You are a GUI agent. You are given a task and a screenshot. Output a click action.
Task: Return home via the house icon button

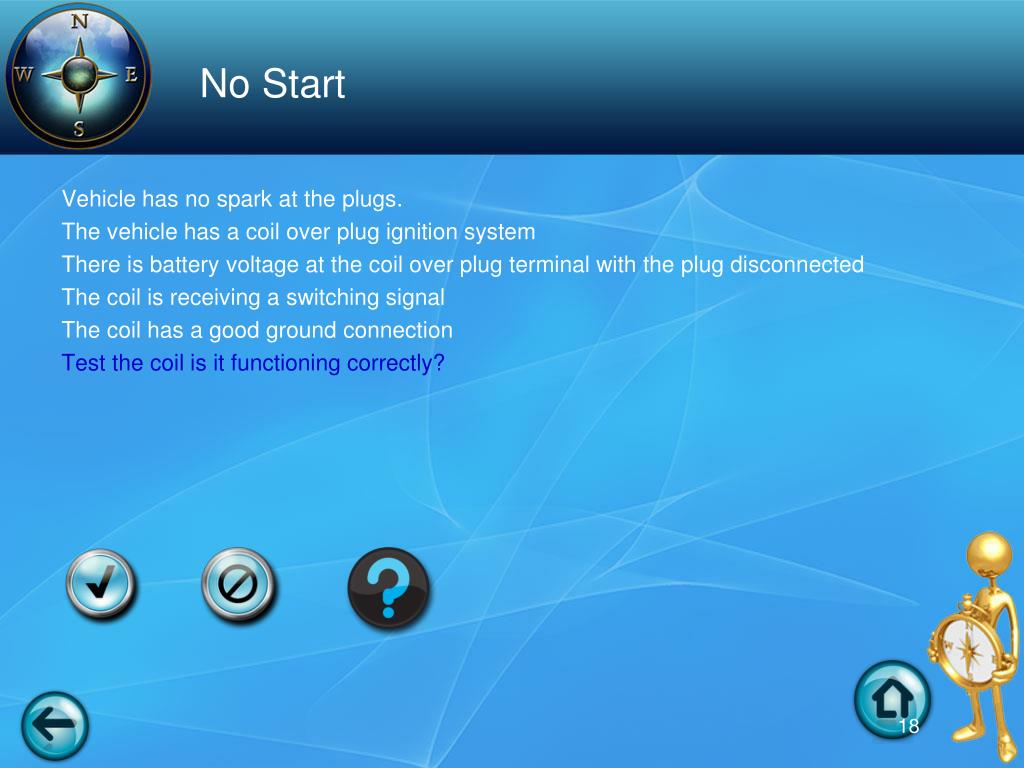891,699
